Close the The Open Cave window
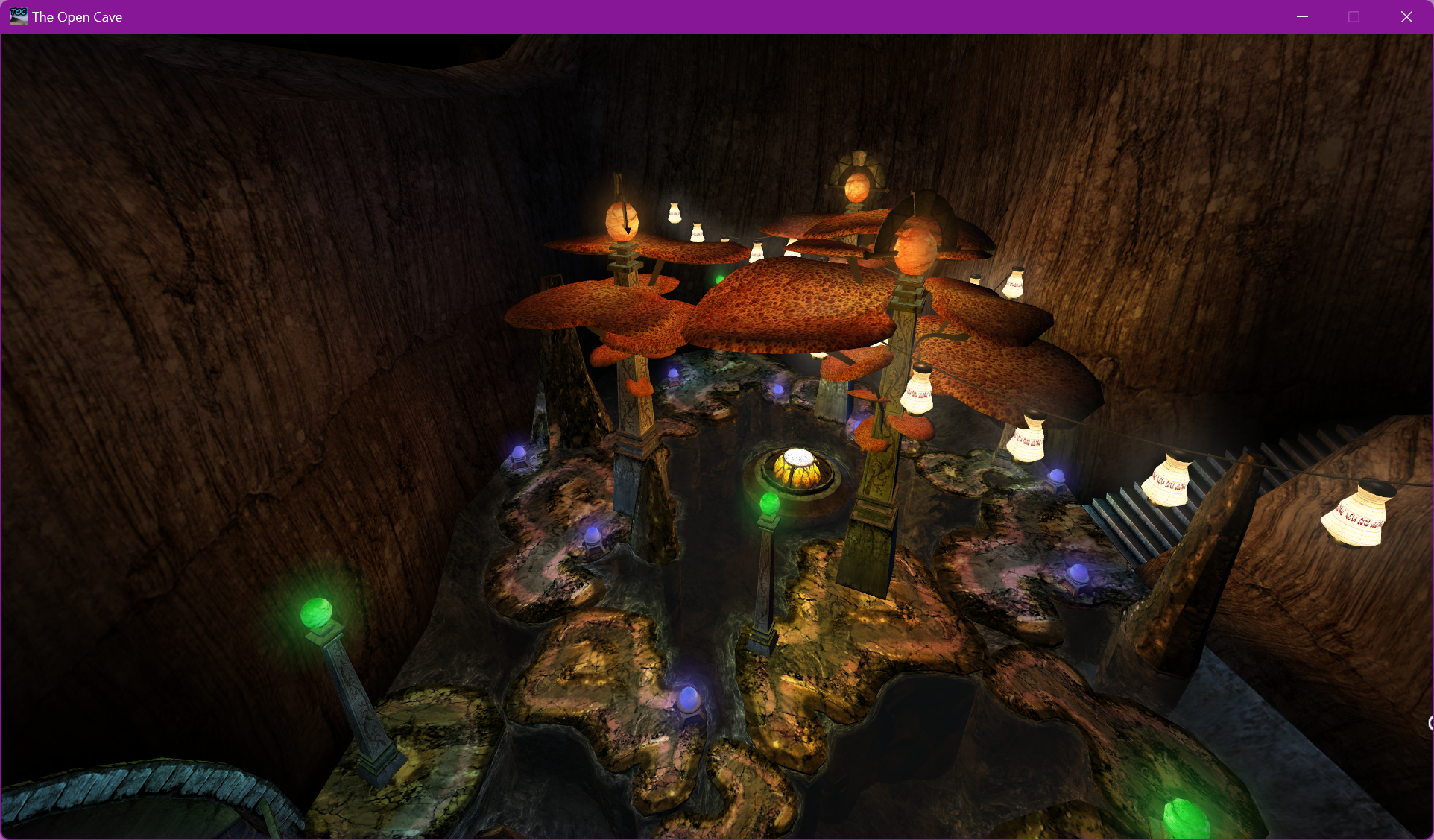This screenshot has height=840, width=1434. coord(1406,16)
